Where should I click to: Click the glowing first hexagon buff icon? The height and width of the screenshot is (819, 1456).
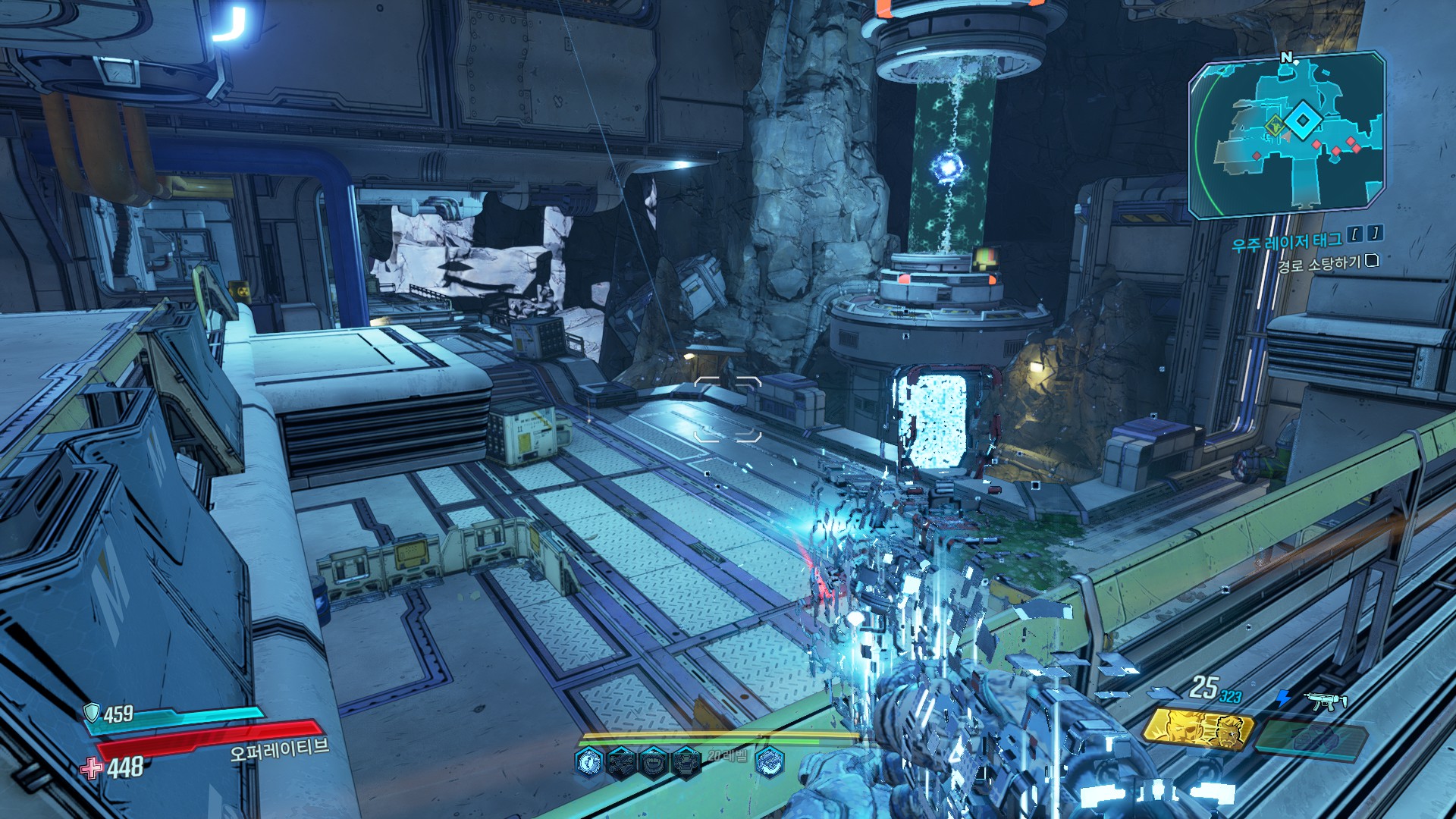589,761
